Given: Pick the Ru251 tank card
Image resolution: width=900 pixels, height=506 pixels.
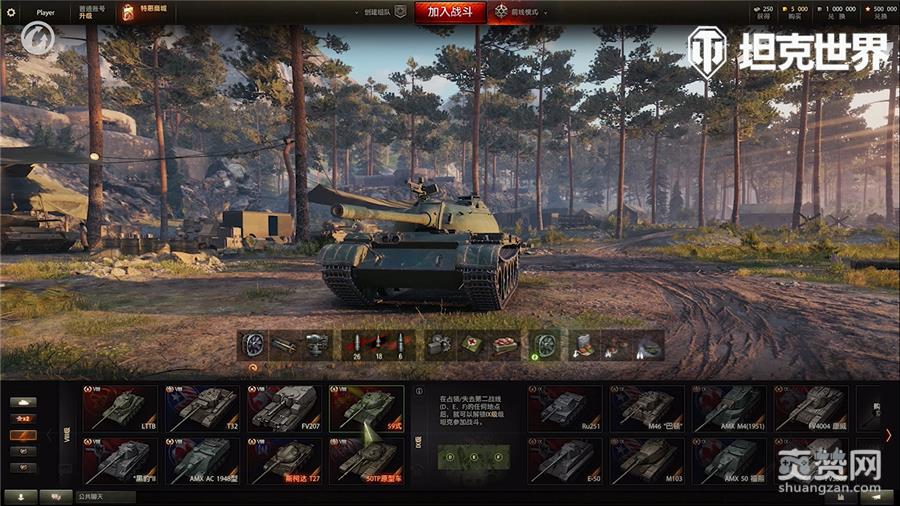Looking at the screenshot, I should pyautogui.click(x=565, y=408).
